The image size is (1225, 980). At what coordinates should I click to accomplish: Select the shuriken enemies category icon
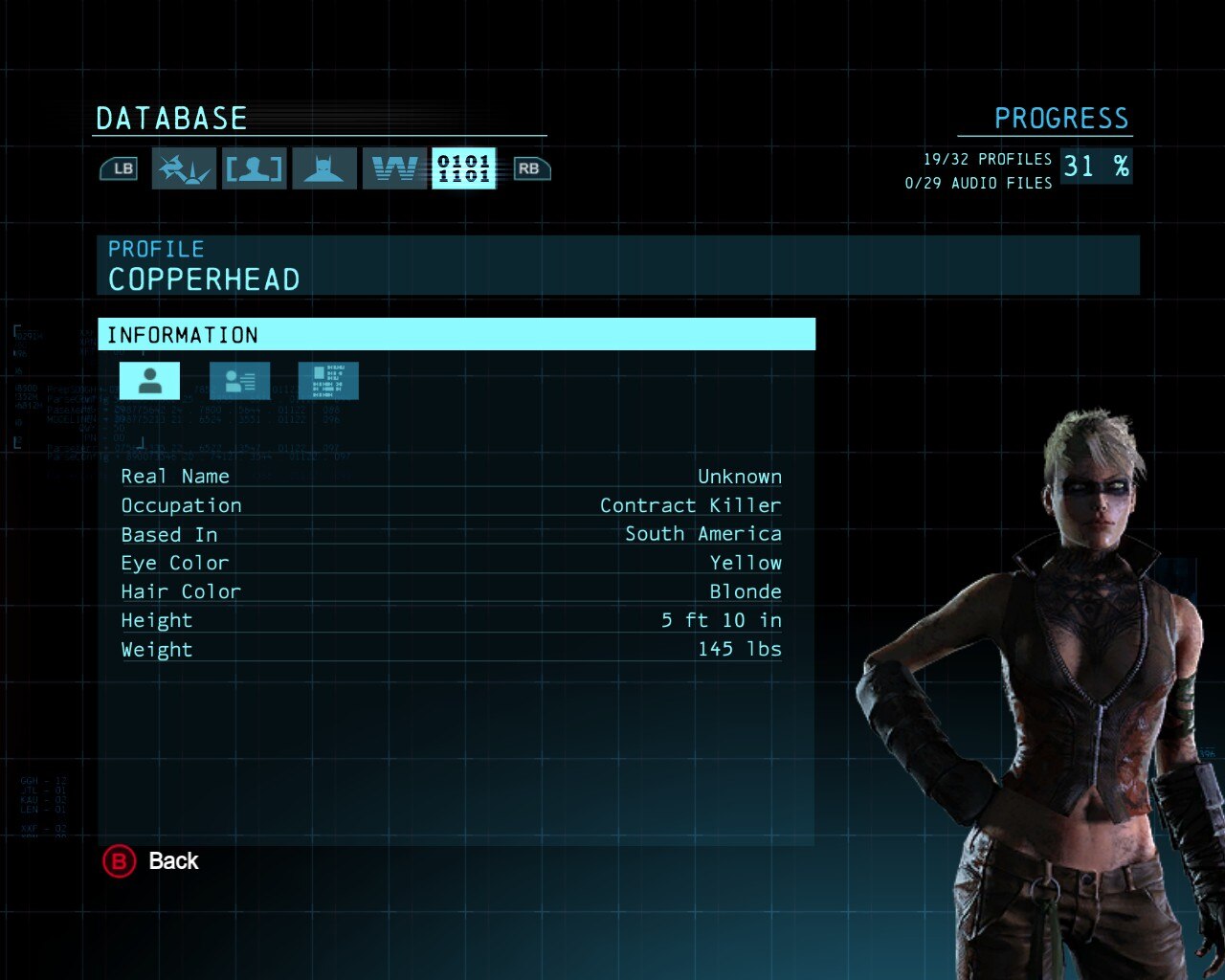tap(183, 167)
